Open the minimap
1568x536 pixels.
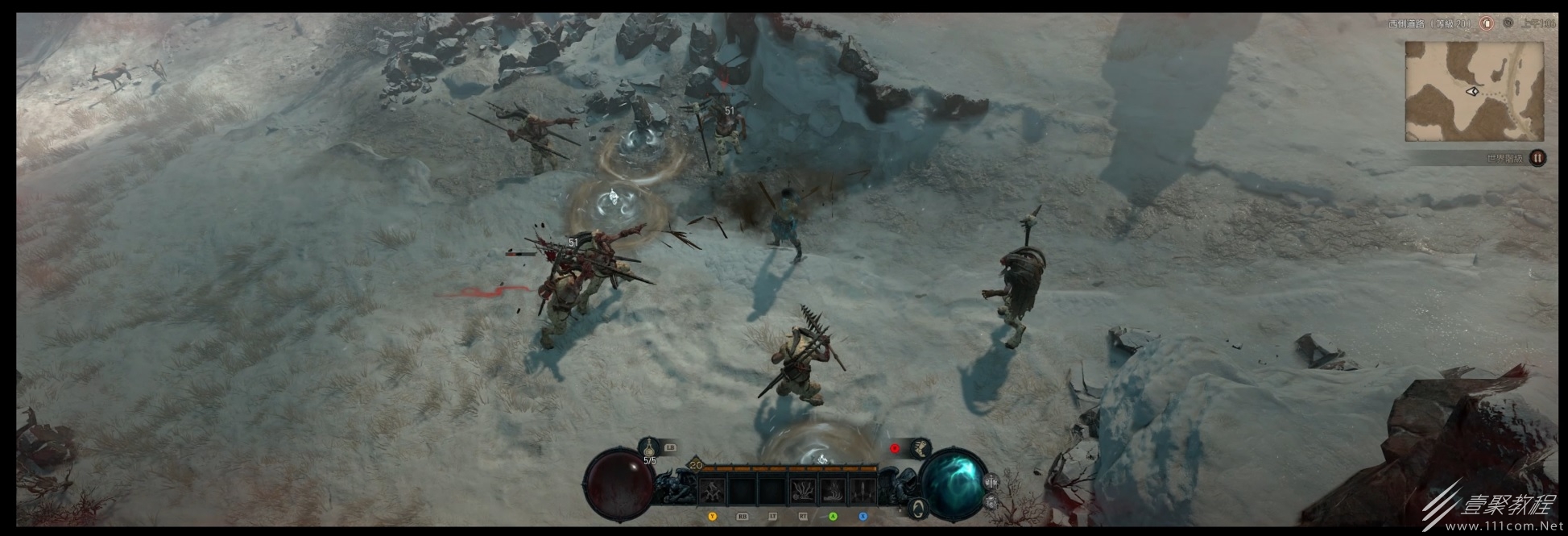pos(1474,91)
